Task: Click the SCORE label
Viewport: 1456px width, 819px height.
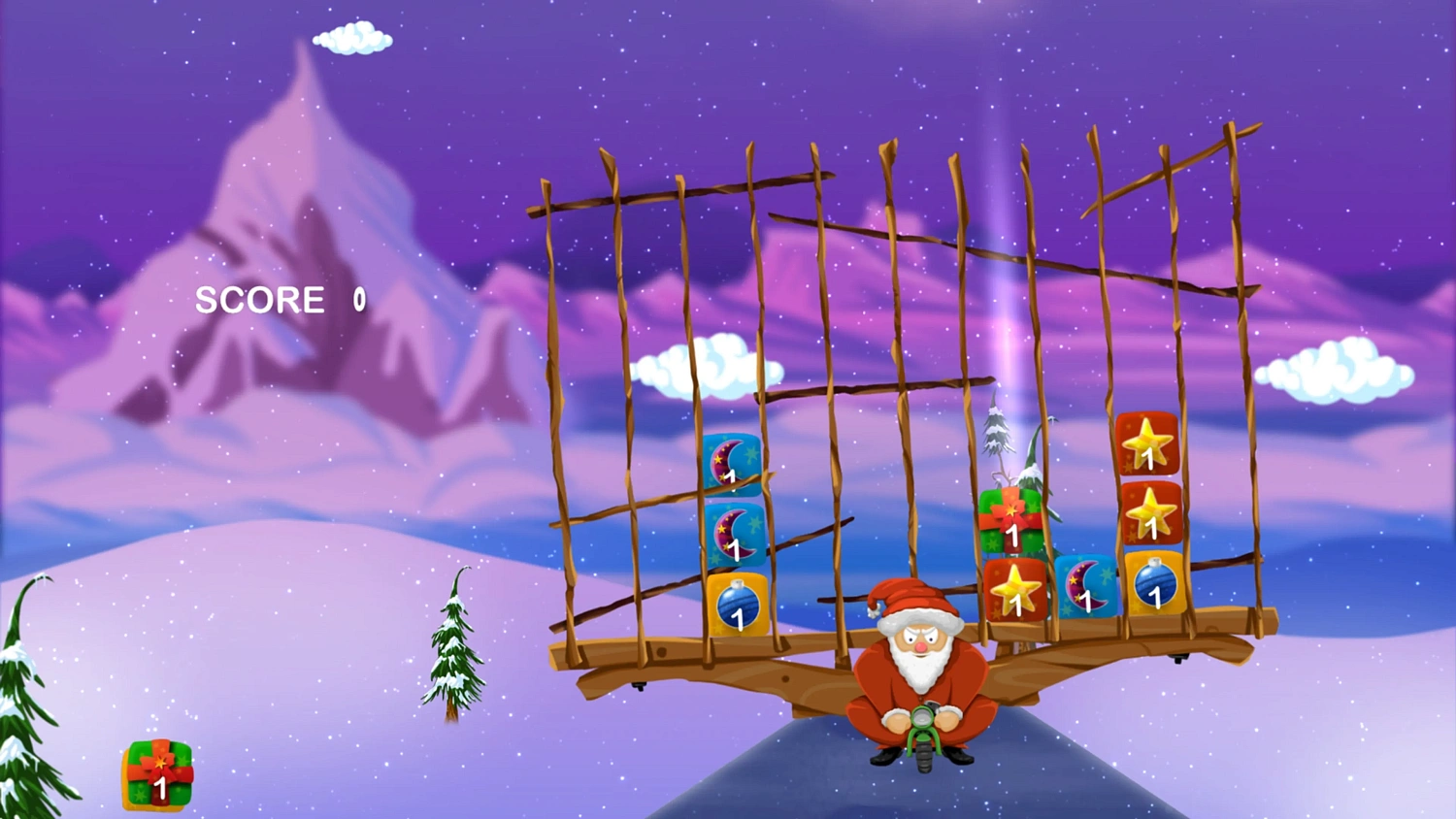Action: 259,300
